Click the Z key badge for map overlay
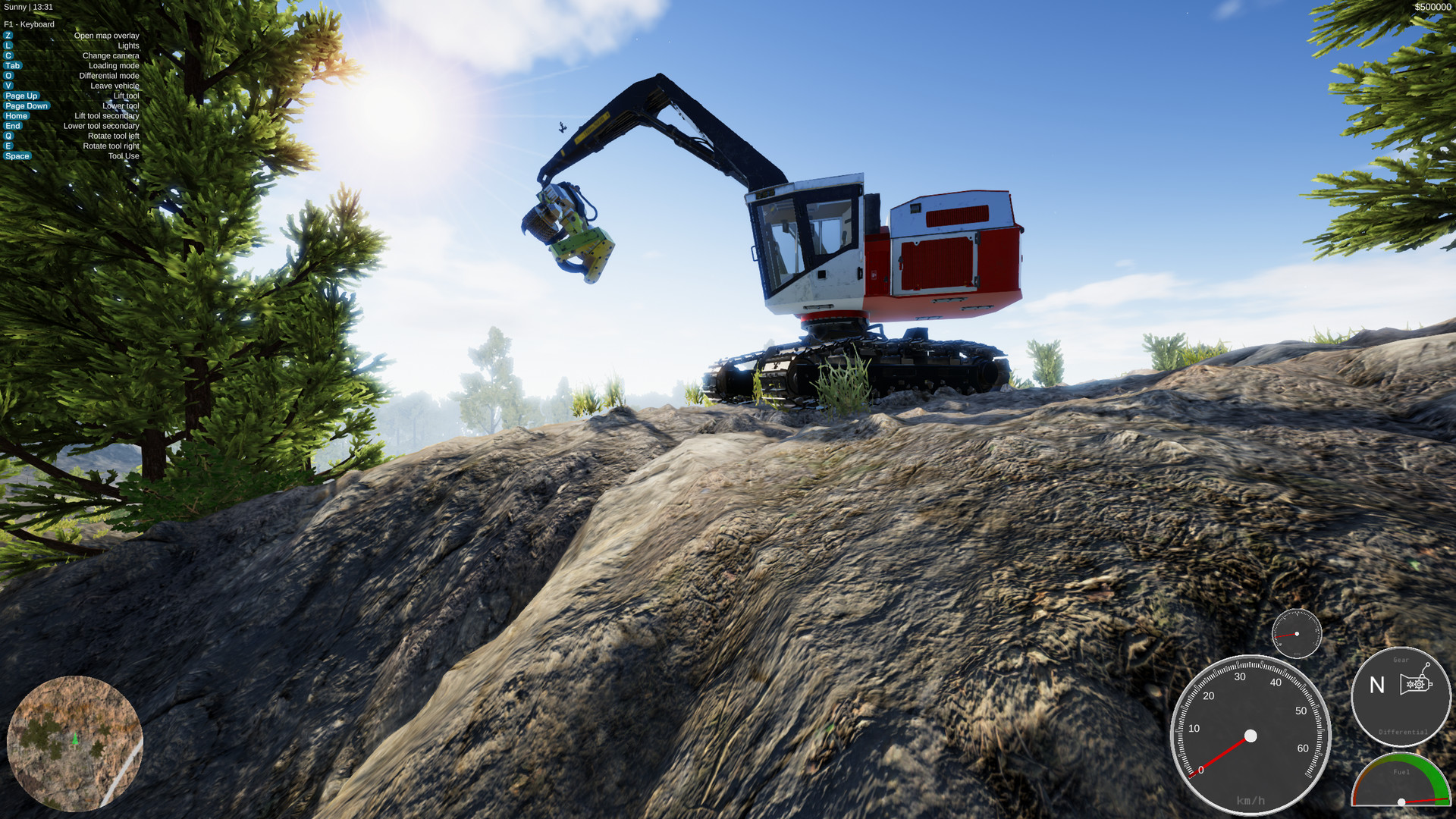Viewport: 1456px width, 819px height. point(8,36)
